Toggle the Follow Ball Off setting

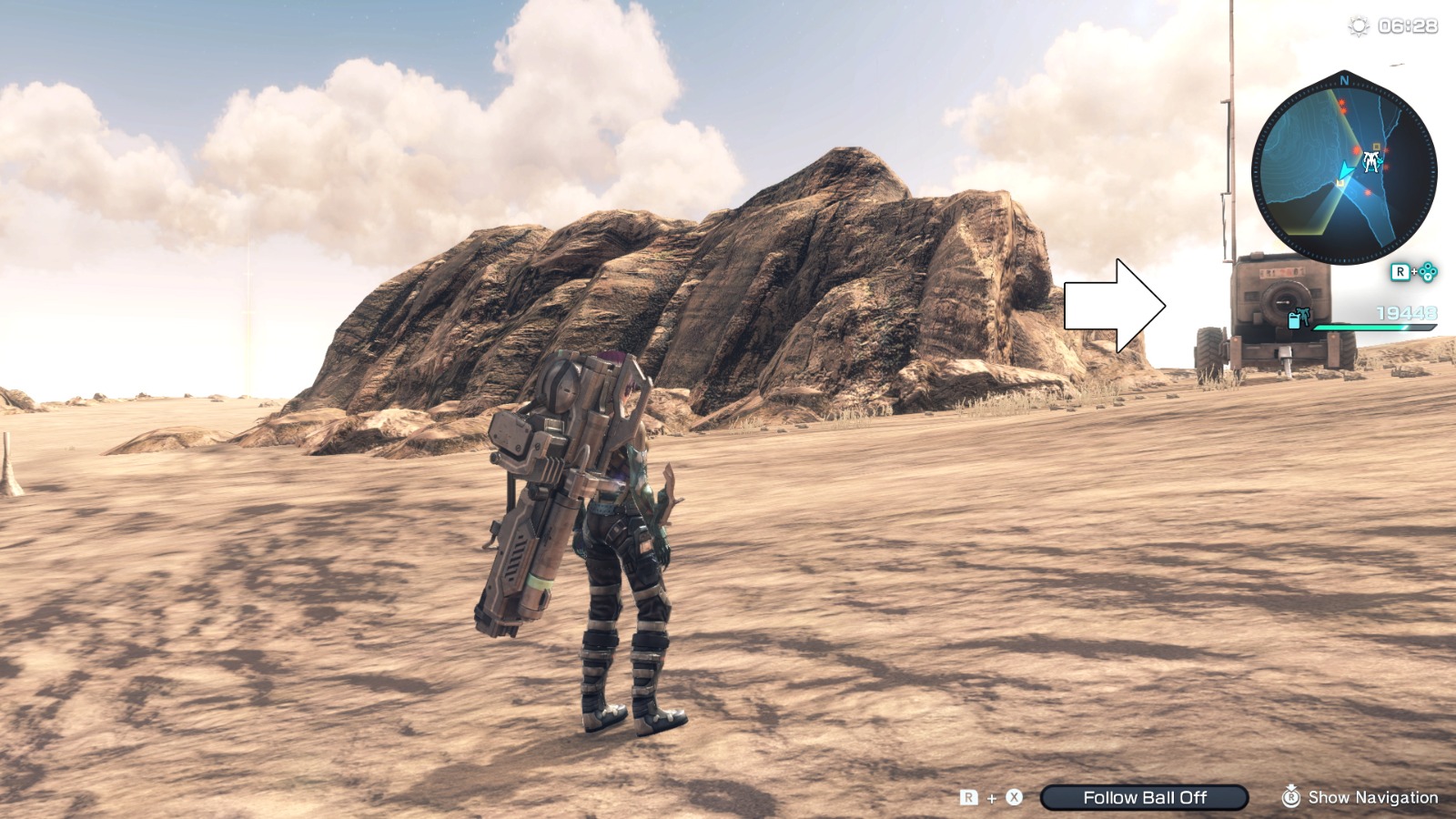coord(1144,797)
